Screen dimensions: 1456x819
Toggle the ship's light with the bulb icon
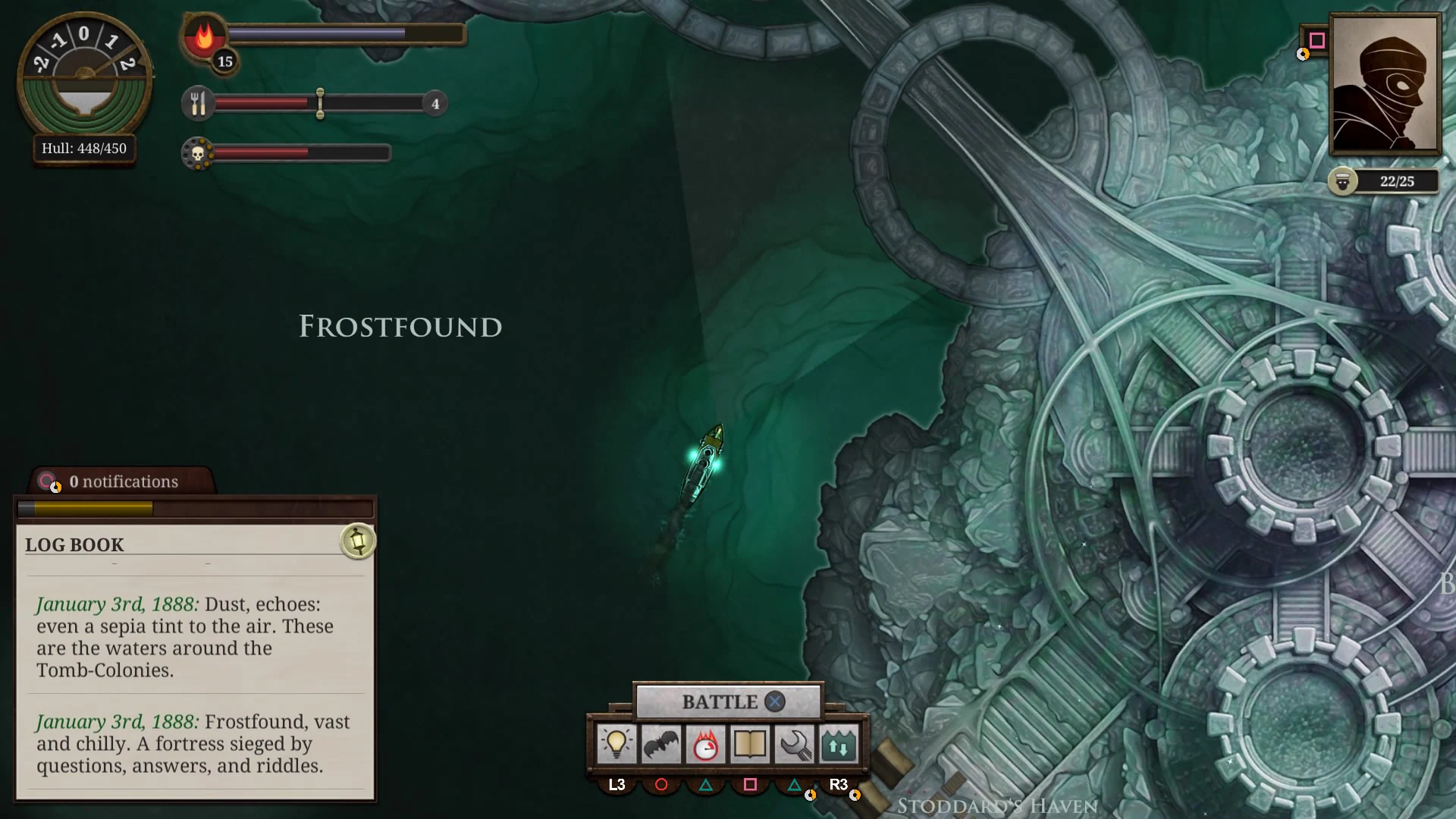click(x=617, y=745)
